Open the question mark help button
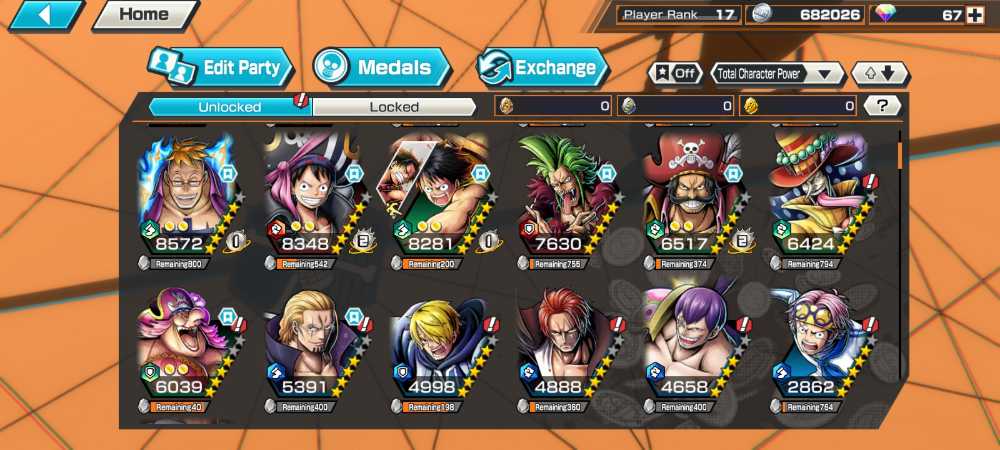1000x450 pixels. coord(882,106)
